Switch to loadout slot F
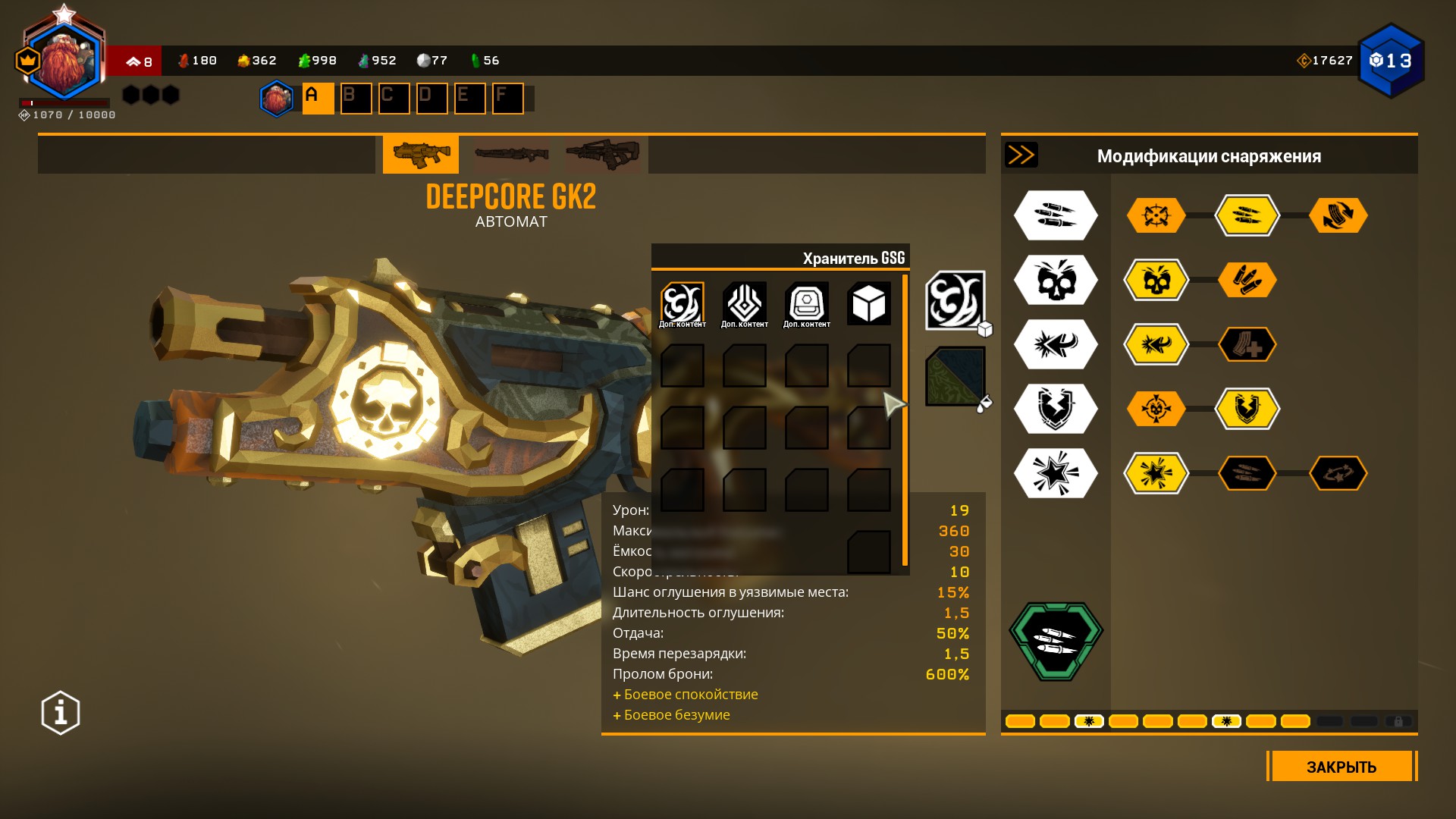This screenshot has width=1456, height=819. click(x=507, y=99)
